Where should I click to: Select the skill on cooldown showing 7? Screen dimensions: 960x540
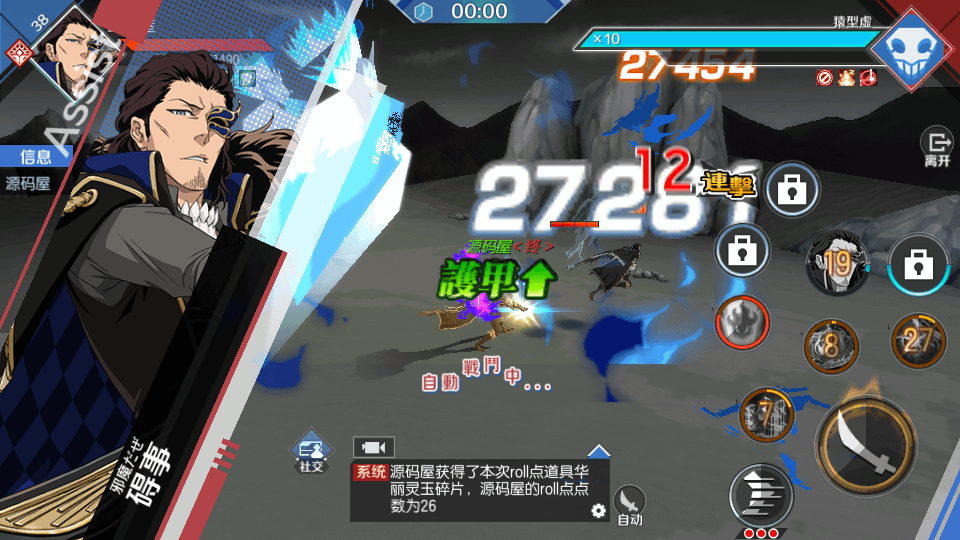767,414
